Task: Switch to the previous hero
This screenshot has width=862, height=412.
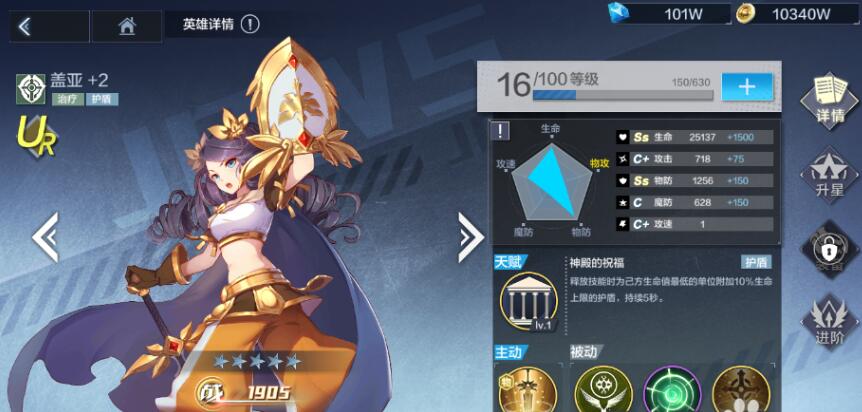Action: pyautogui.click(x=45, y=237)
